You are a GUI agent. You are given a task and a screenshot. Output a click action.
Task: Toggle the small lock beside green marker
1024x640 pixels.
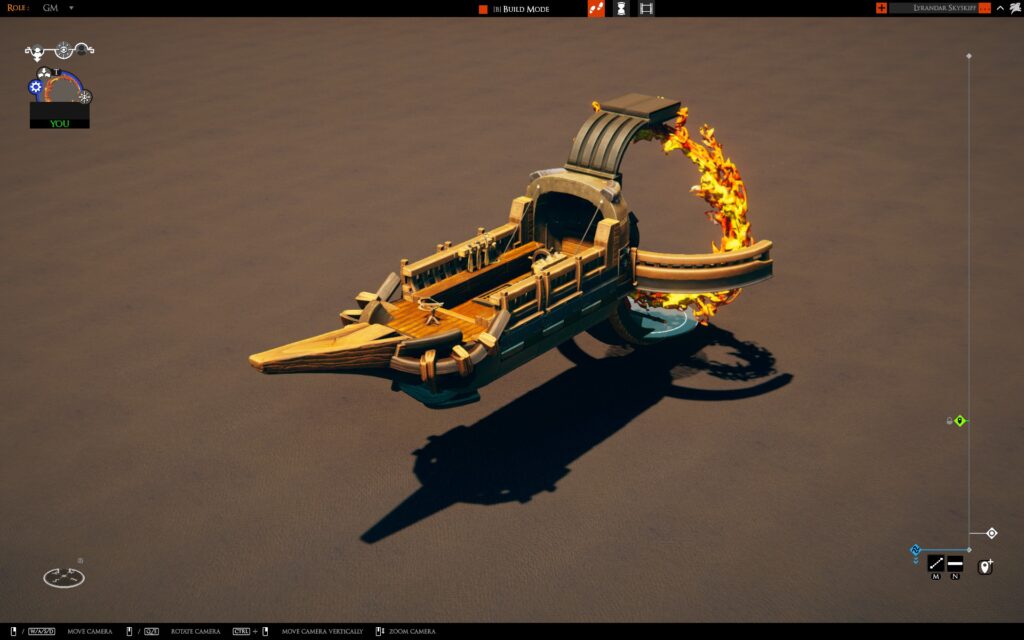click(949, 421)
